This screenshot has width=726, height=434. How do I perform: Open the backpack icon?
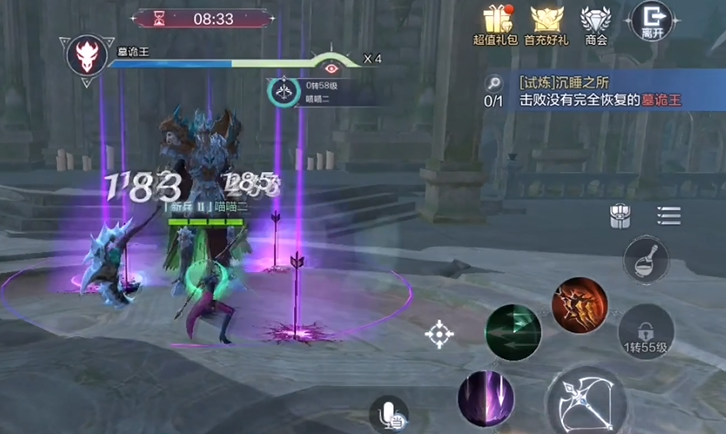point(621,215)
